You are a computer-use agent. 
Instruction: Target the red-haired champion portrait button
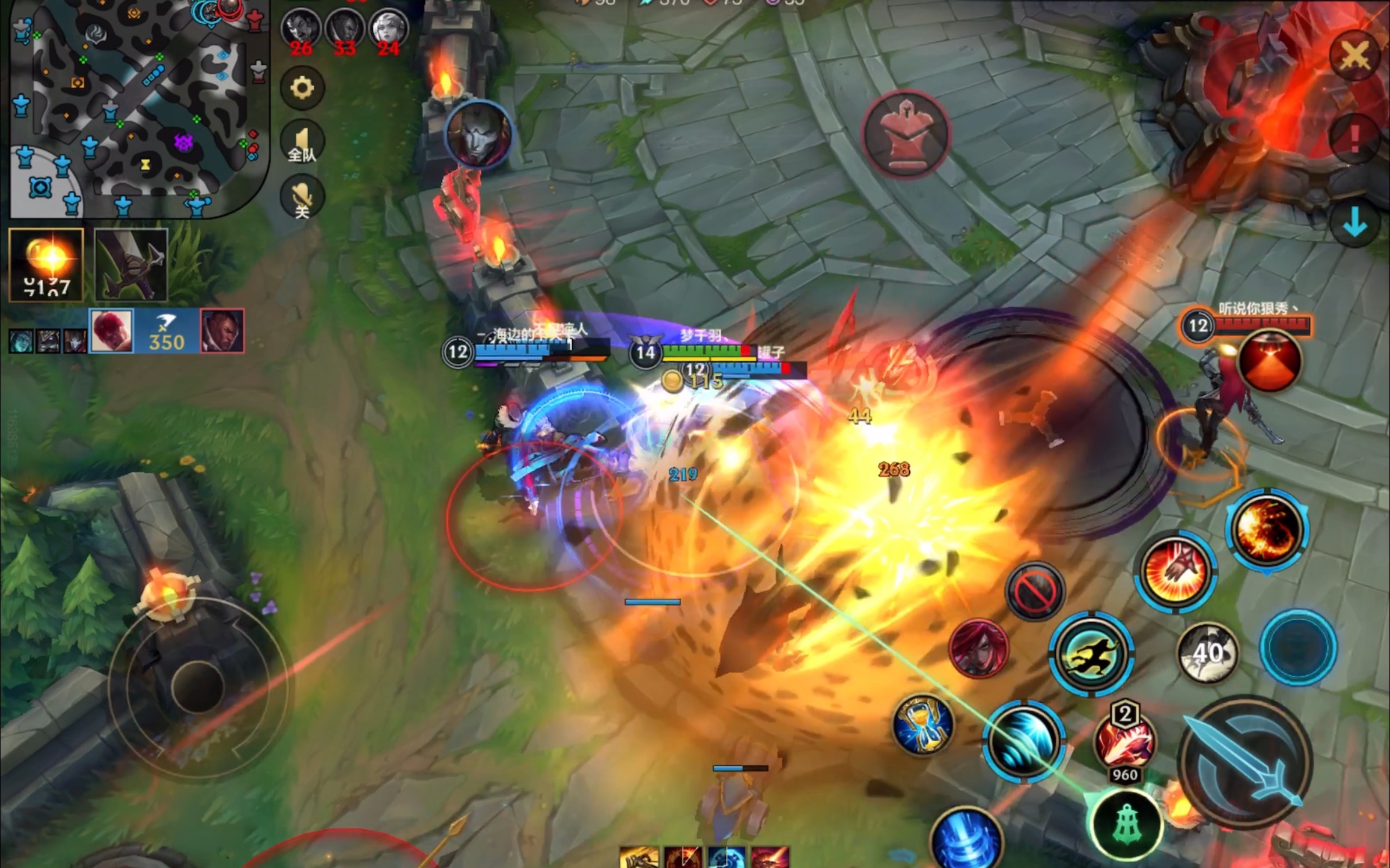point(979,648)
